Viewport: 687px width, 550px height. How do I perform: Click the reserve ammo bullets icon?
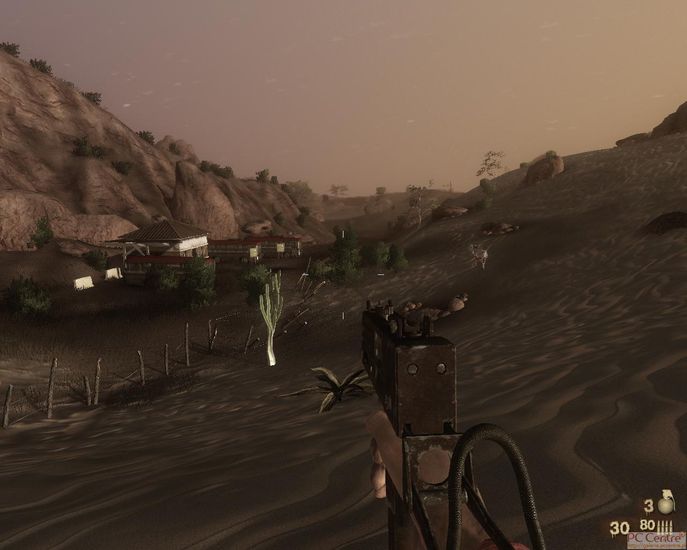pyautogui.click(x=665, y=525)
